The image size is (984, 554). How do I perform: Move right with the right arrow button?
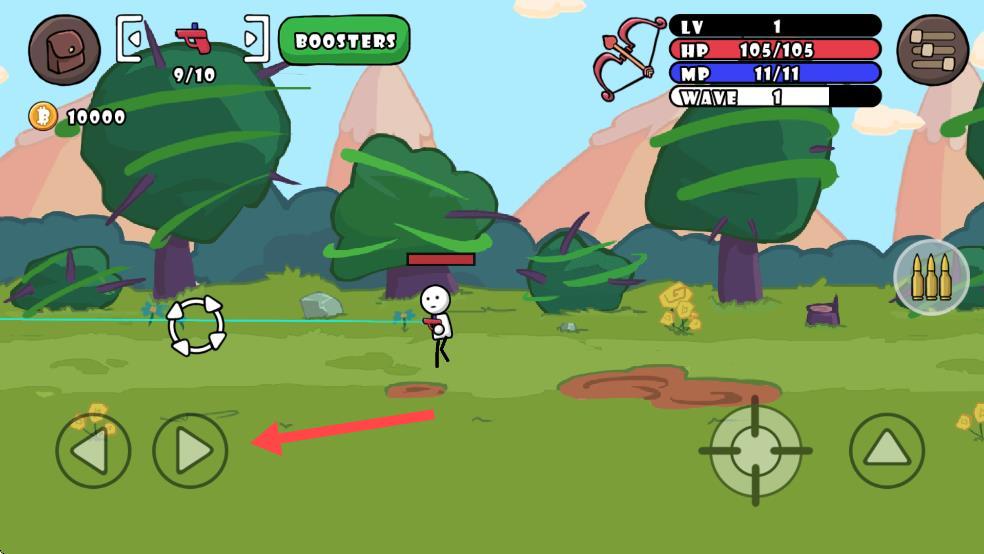[x=190, y=451]
